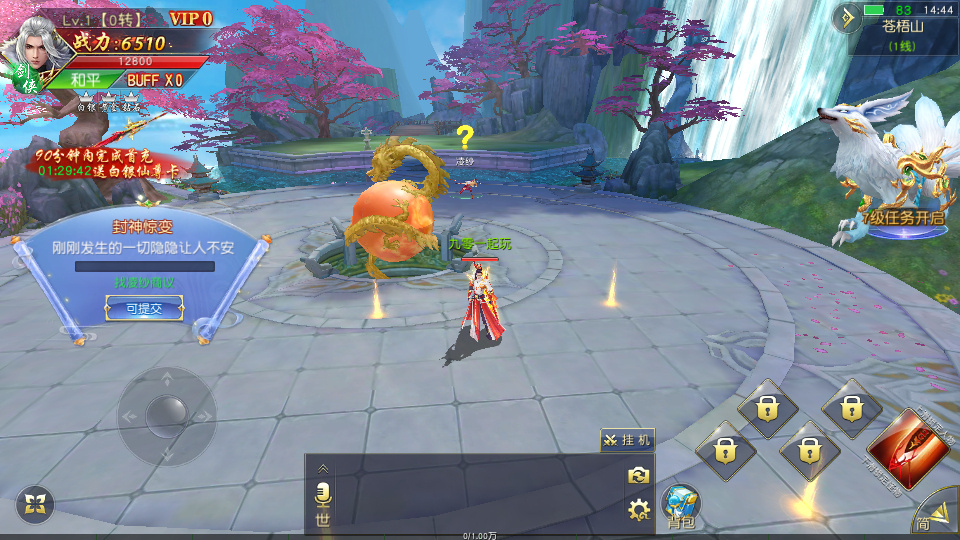Toggle auto-battle with the 挂机 button
The width and height of the screenshot is (960, 540).
point(627,440)
